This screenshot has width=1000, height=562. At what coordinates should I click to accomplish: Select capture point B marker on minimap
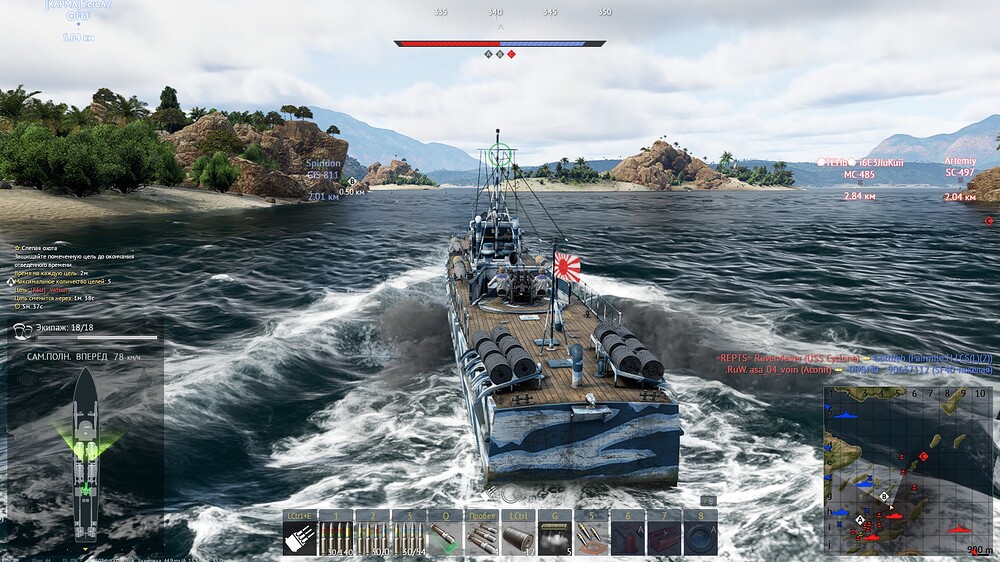[x=884, y=496]
